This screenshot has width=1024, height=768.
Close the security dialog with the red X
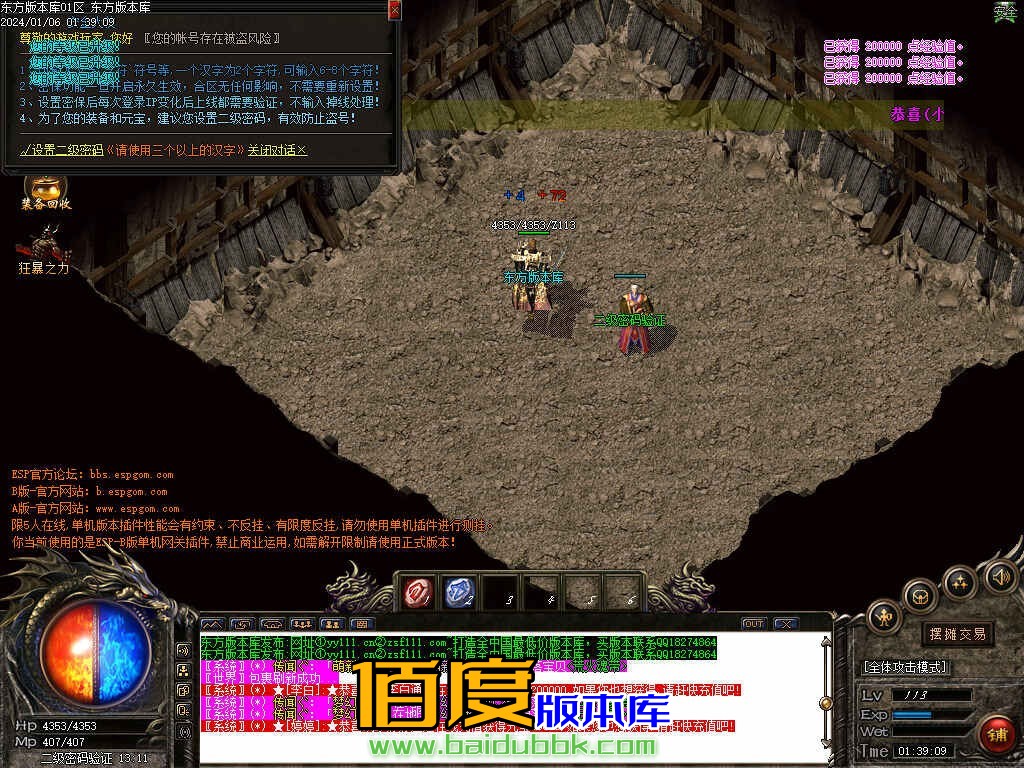(x=394, y=10)
